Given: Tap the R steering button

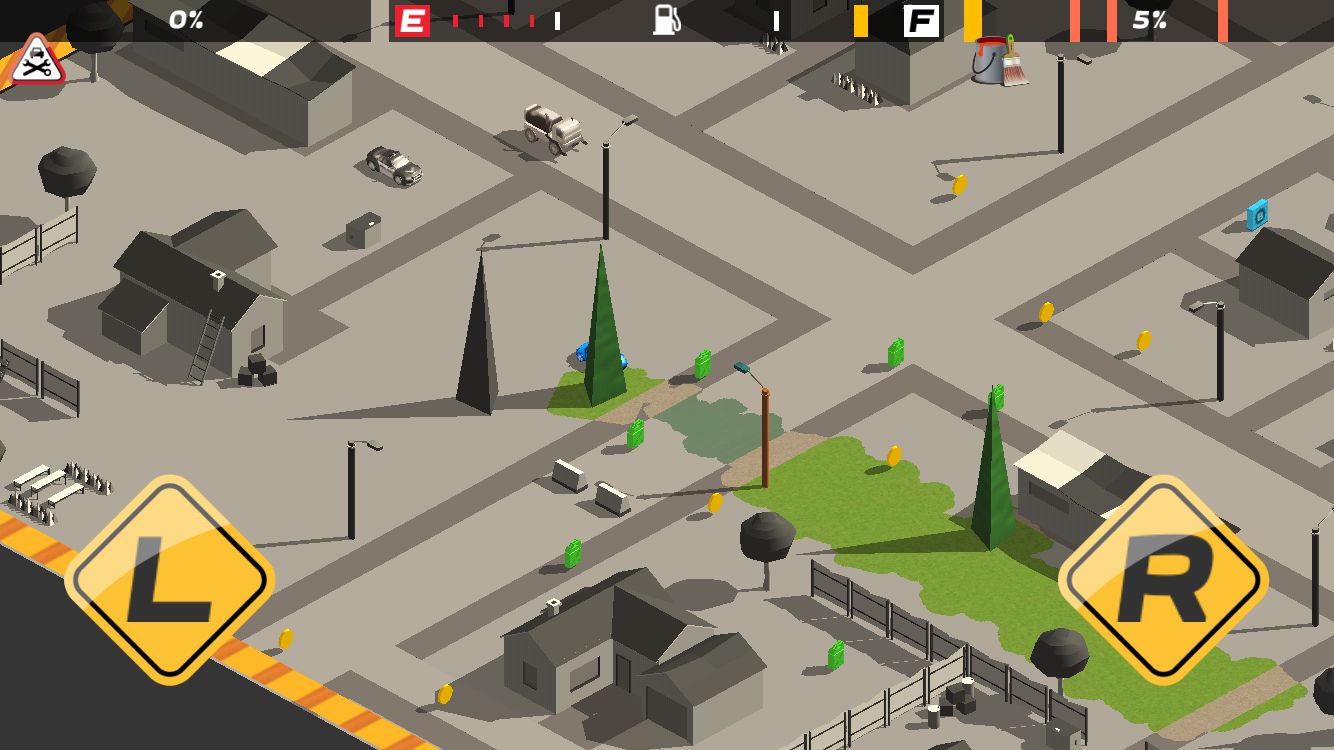Looking at the screenshot, I should 1163,580.
